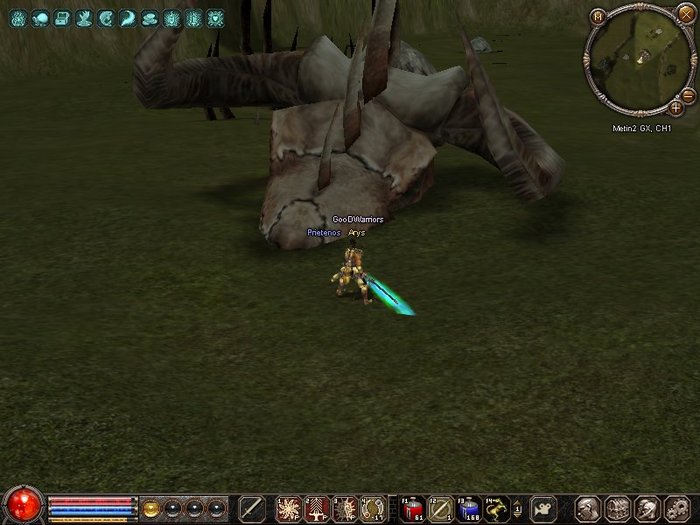Close the minimap with the X button
The image size is (700, 525).
[x=684, y=15]
